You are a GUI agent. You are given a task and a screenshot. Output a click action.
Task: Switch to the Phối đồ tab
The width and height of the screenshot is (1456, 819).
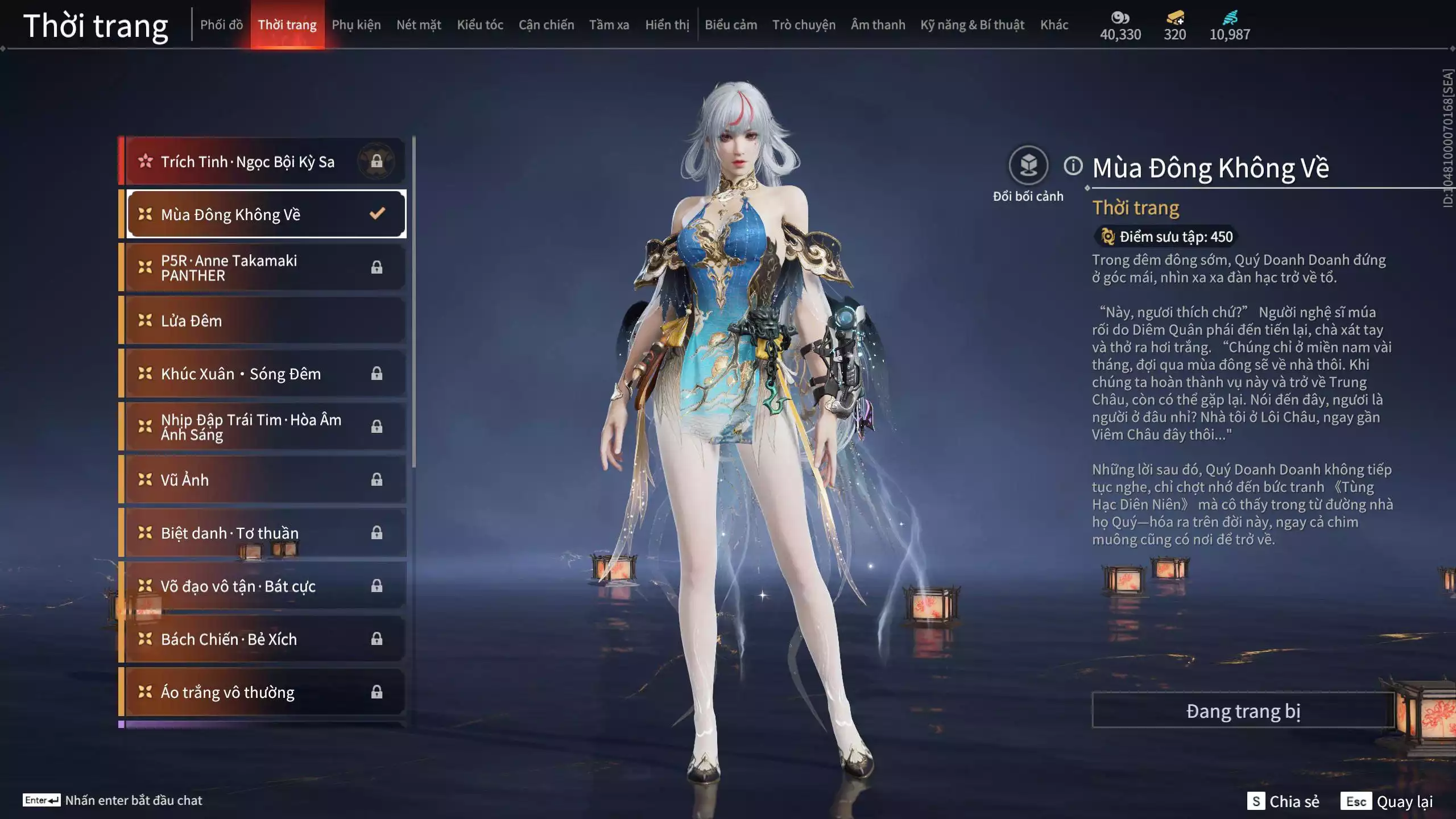221,25
